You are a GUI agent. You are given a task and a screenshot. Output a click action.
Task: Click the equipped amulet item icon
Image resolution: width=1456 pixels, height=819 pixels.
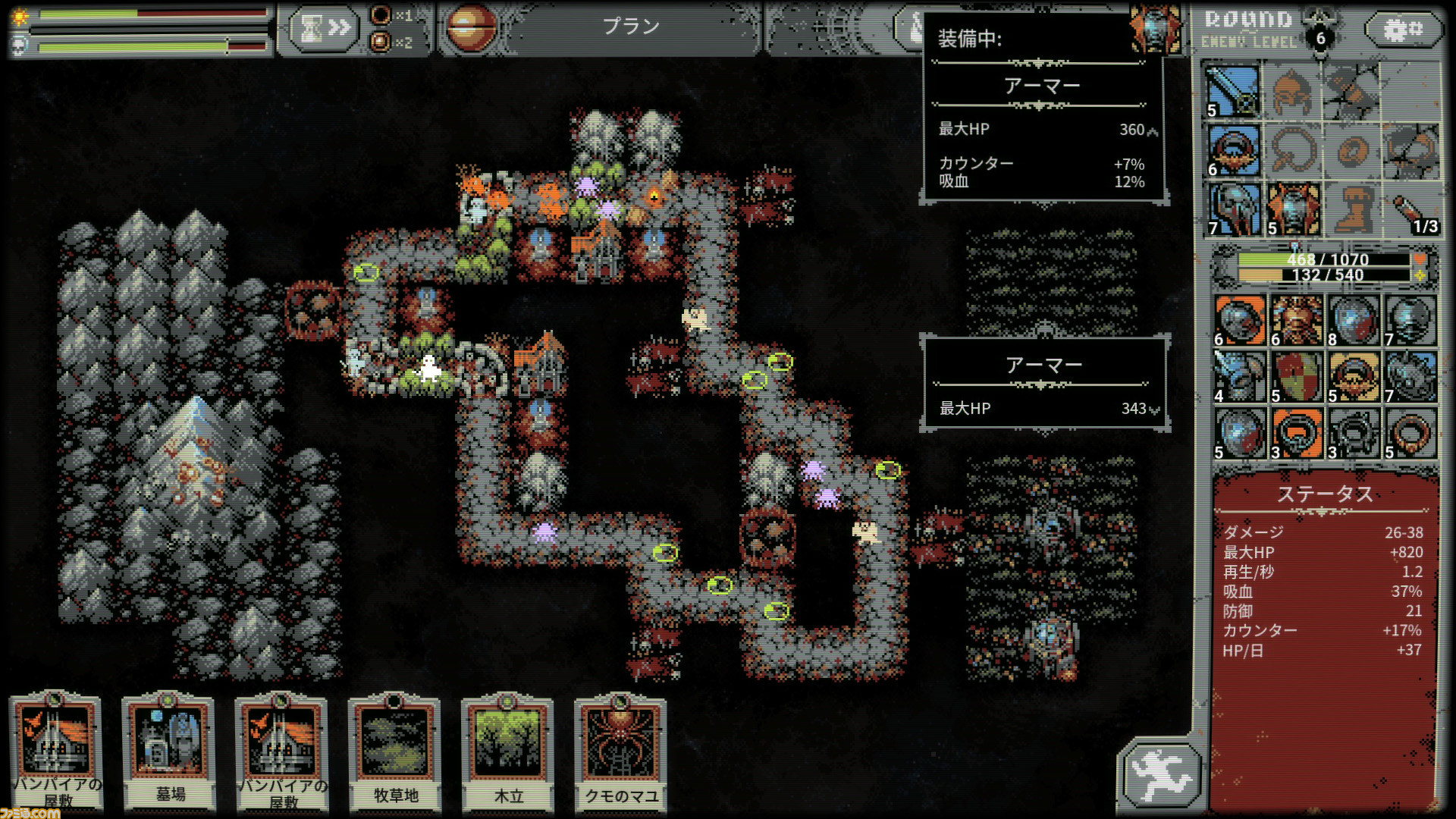pos(1234,150)
